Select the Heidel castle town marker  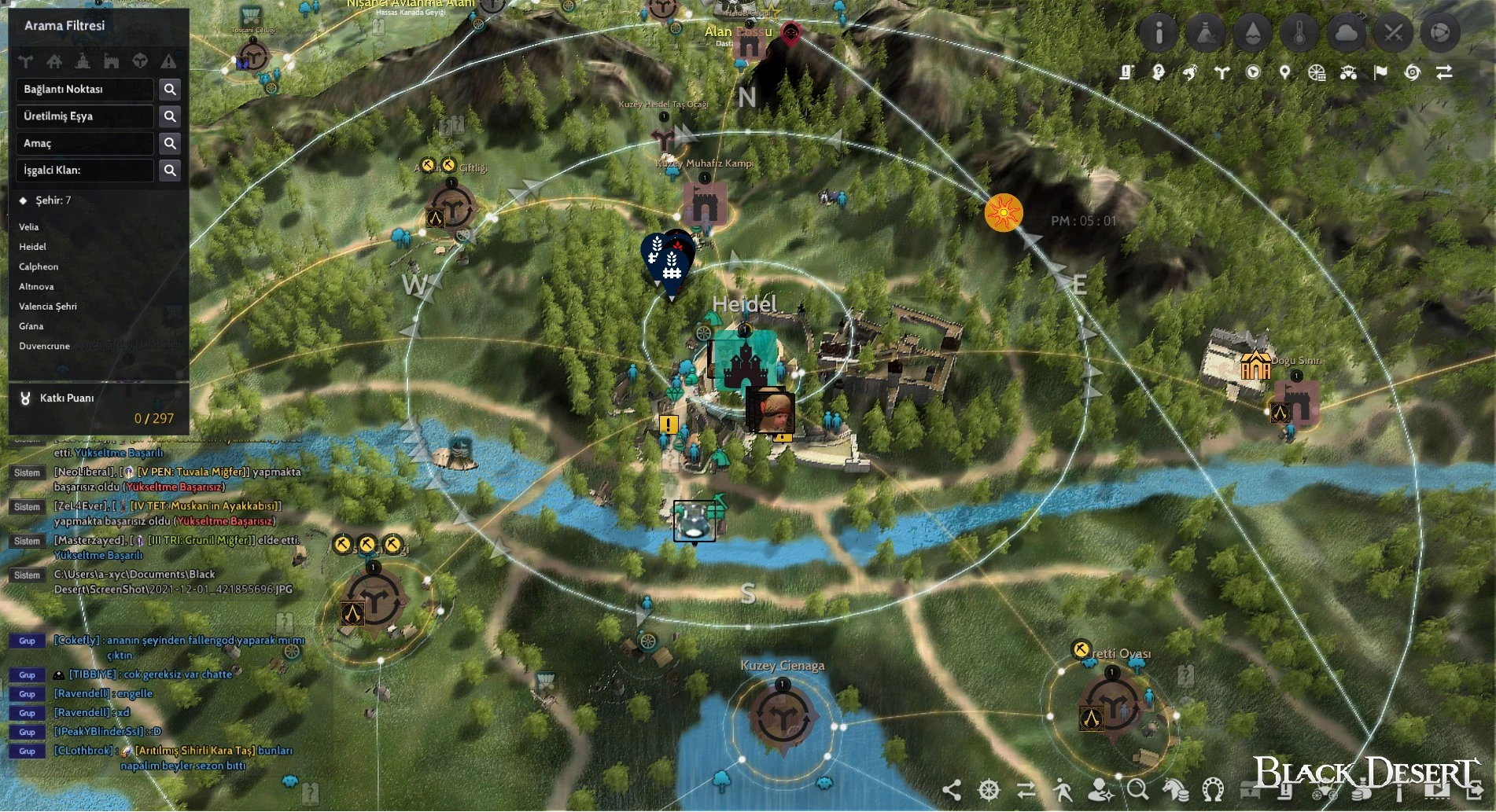click(745, 361)
